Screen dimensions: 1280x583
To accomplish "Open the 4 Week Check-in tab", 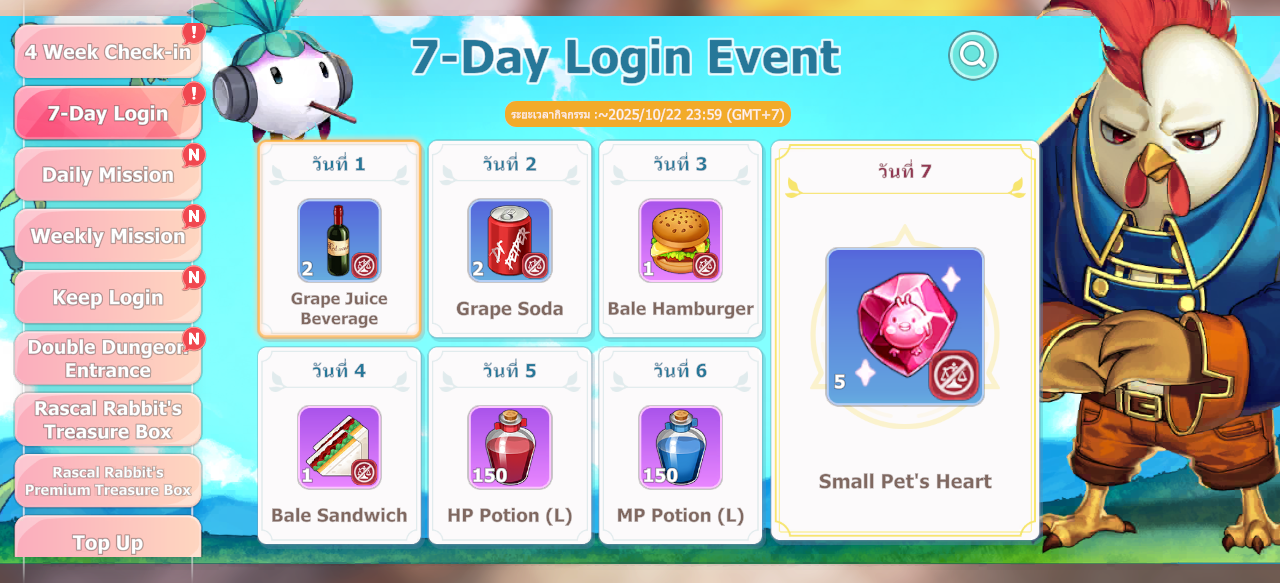I will pyautogui.click(x=108, y=52).
